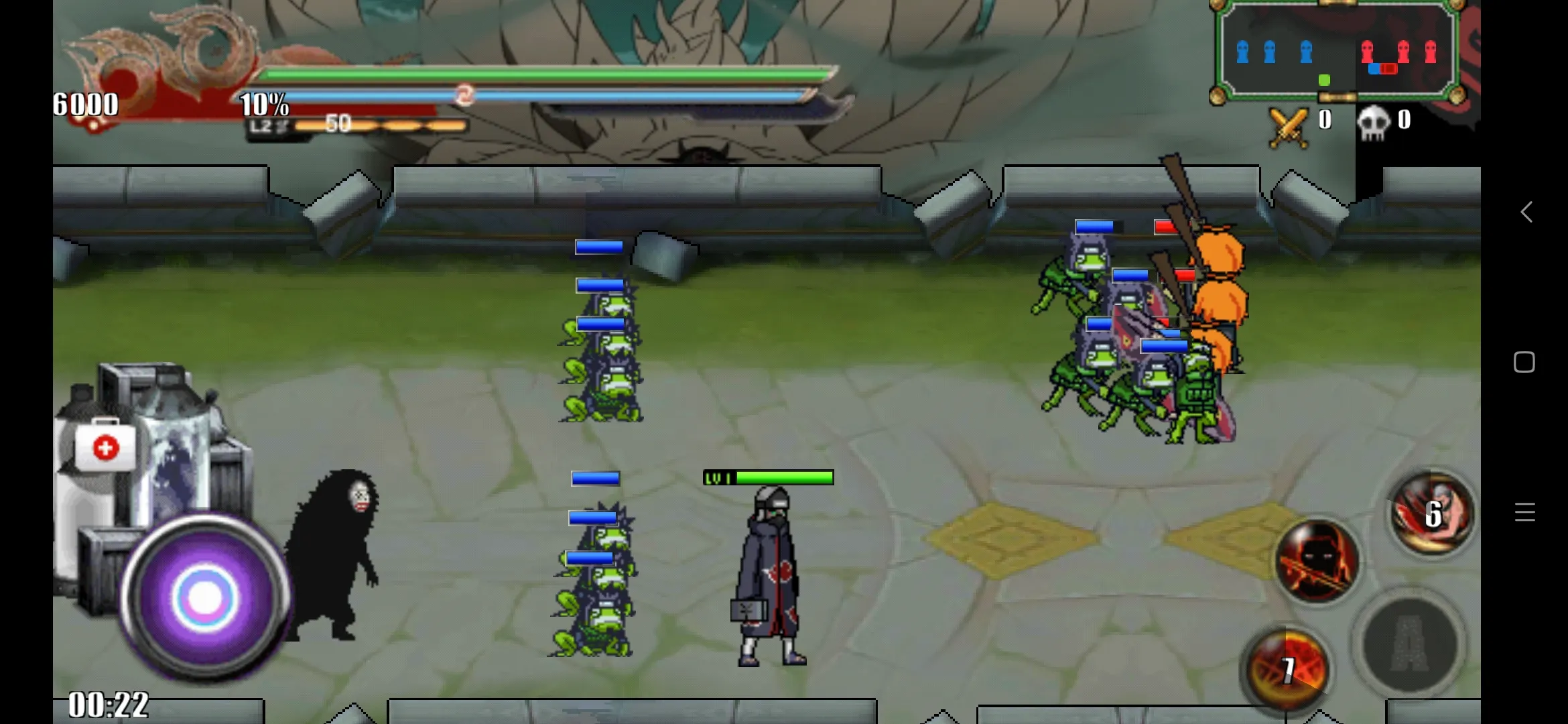Tap the Android back arrow
The image size is (1568, 724).
pyautogui.click(x=1526, y=212)
